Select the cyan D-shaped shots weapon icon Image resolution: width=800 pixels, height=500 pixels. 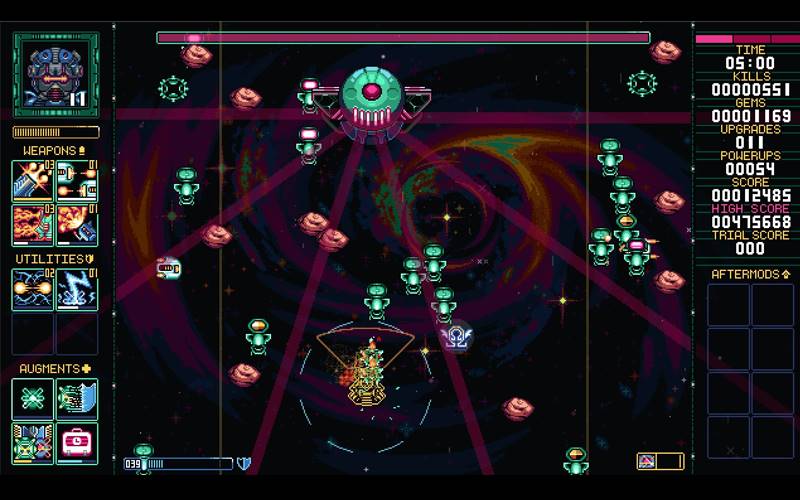point(76,180)
